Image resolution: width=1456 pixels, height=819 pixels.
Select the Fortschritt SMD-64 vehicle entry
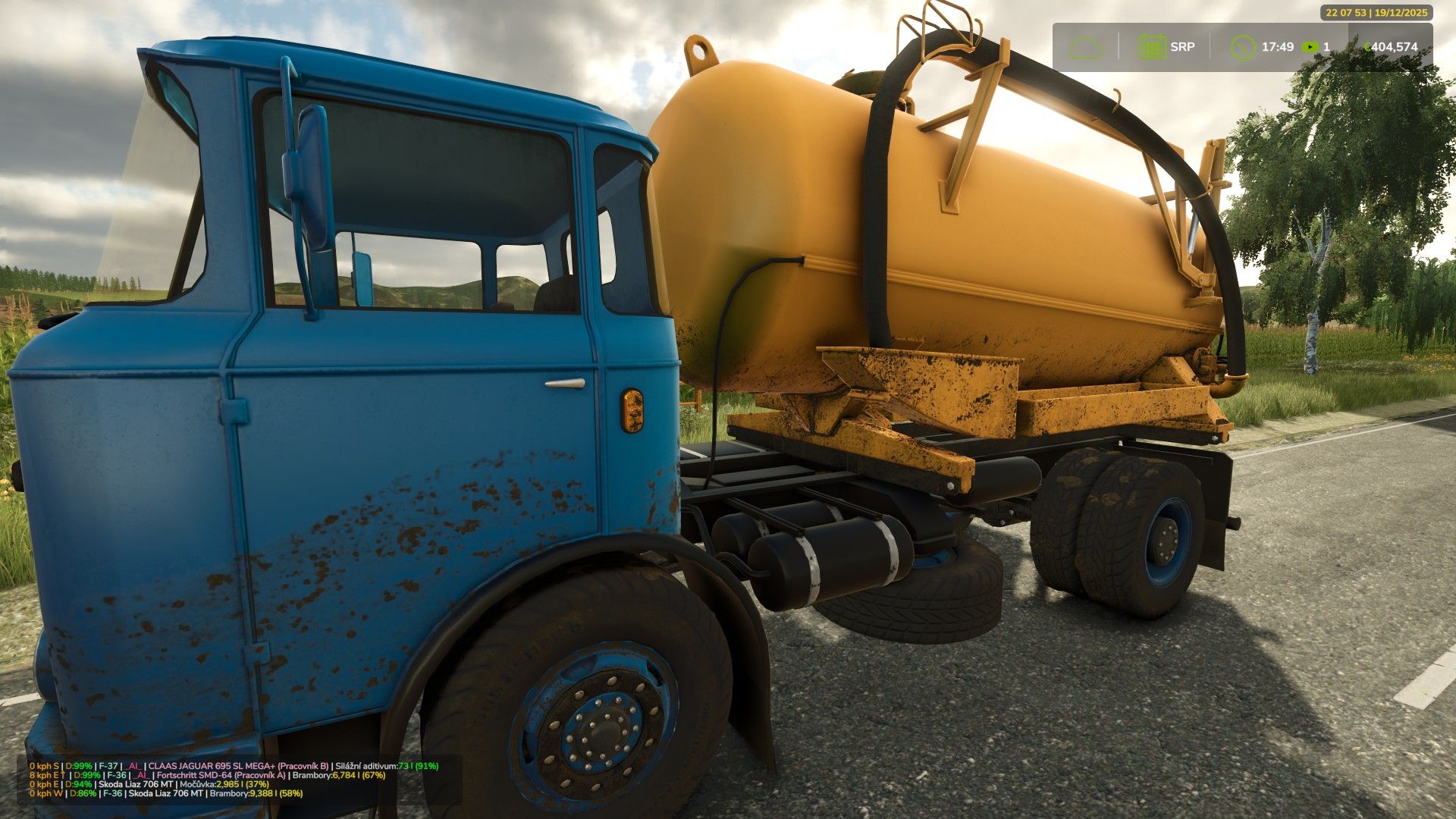196,777
